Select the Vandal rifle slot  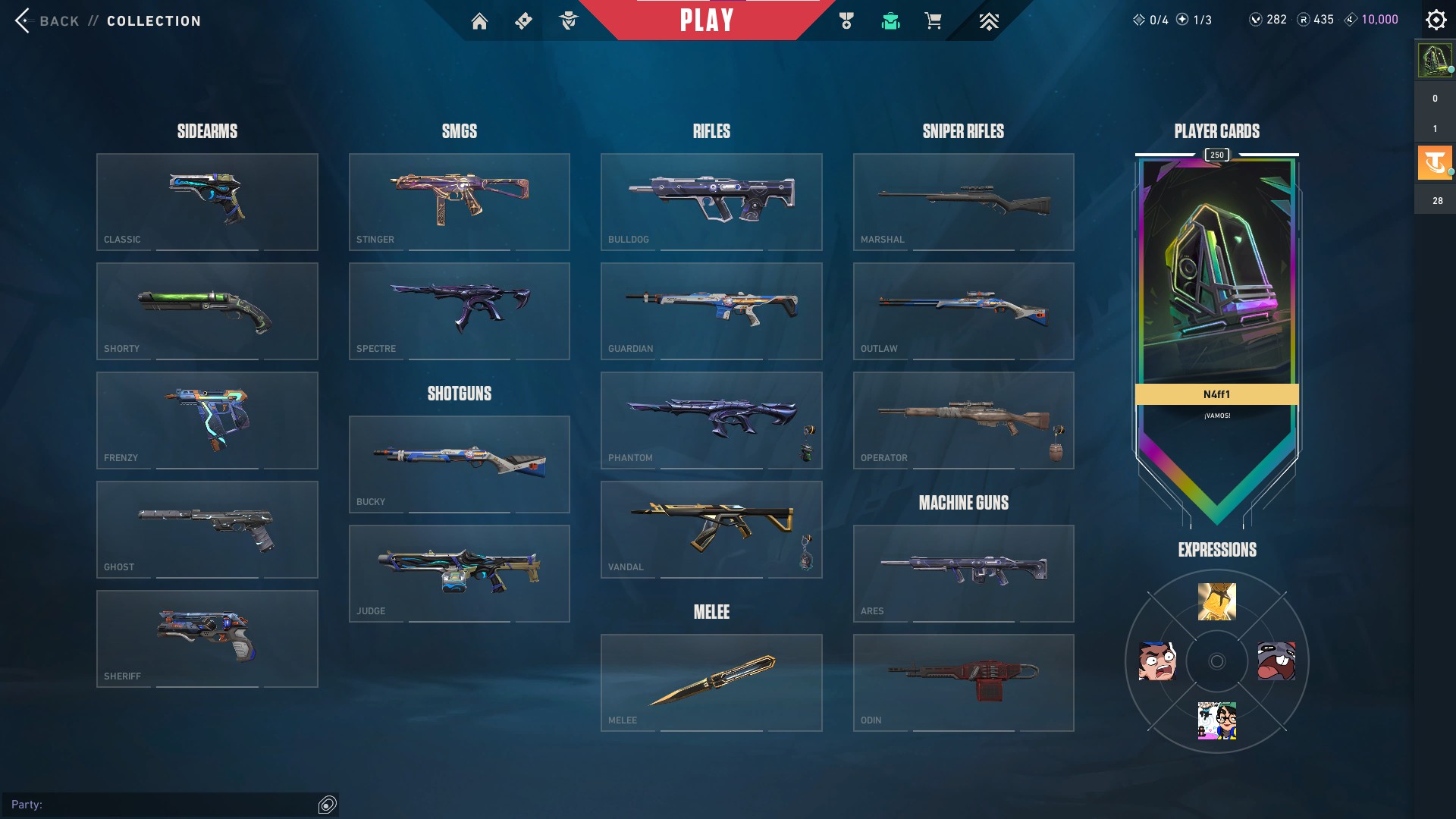711,529
